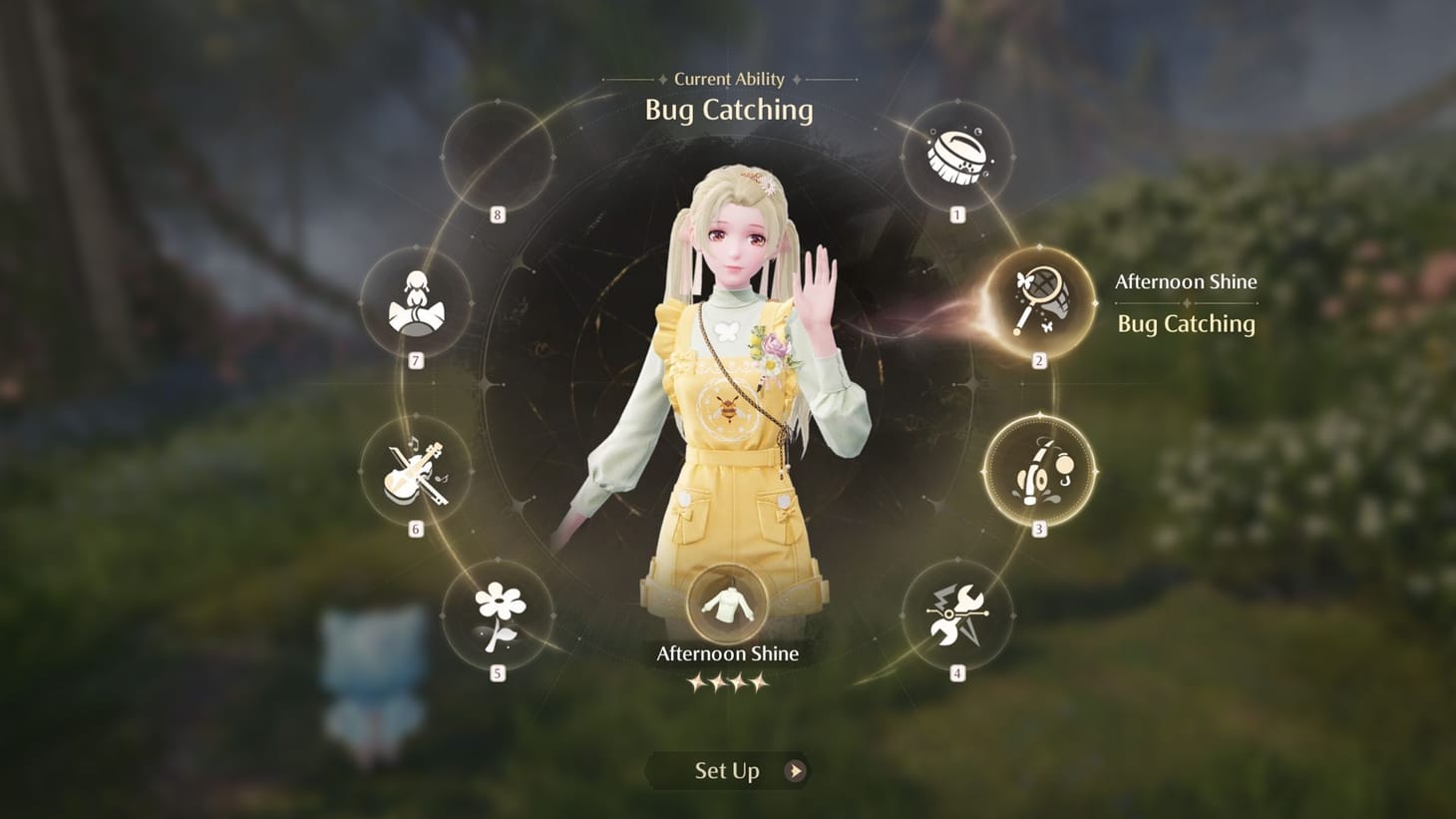Click the number 5 badge under the flower
Viewport: 1456px width, 819px height.
tap(497, 671)
